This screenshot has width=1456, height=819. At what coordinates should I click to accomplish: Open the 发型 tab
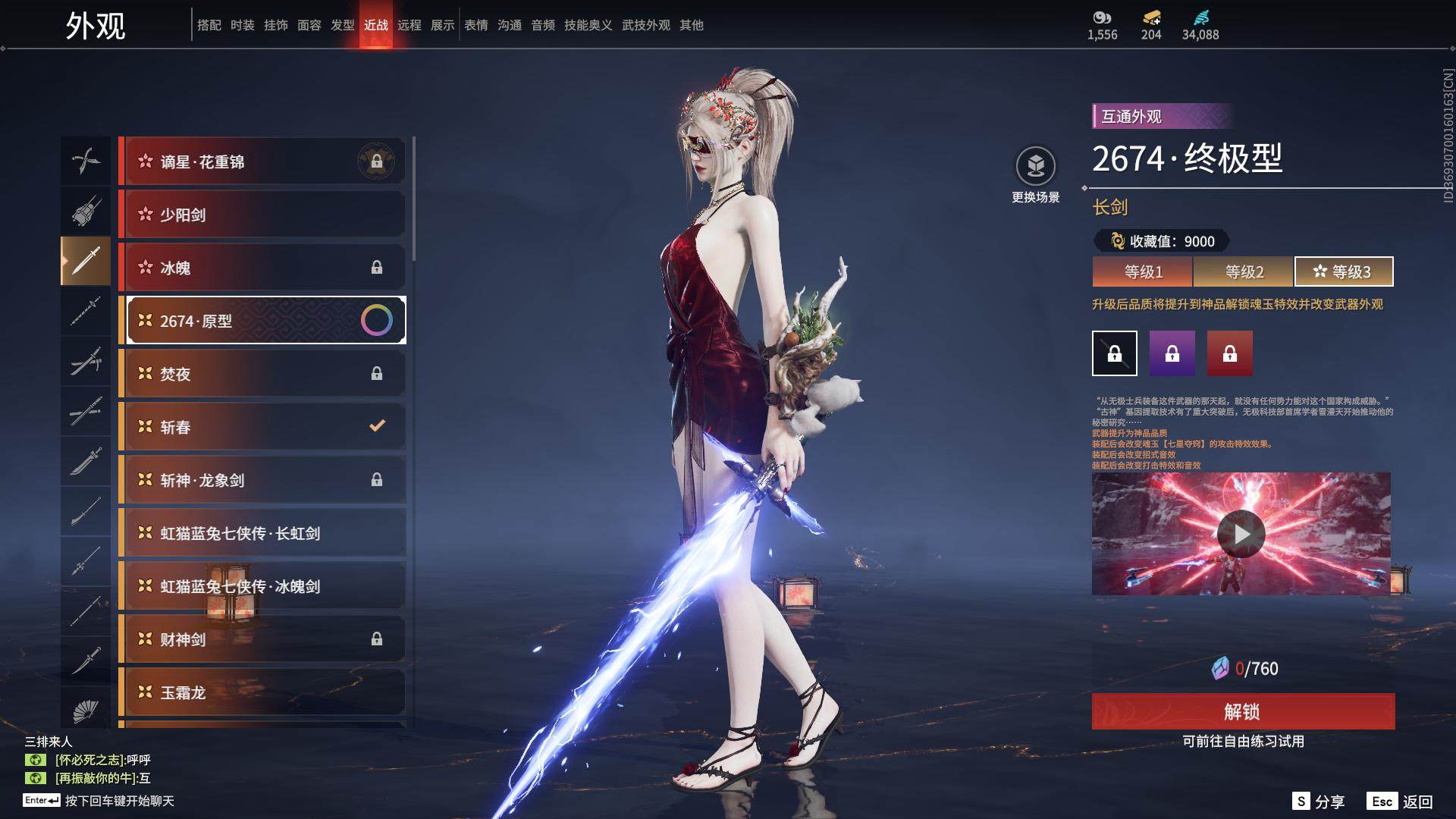click(342, 25)
